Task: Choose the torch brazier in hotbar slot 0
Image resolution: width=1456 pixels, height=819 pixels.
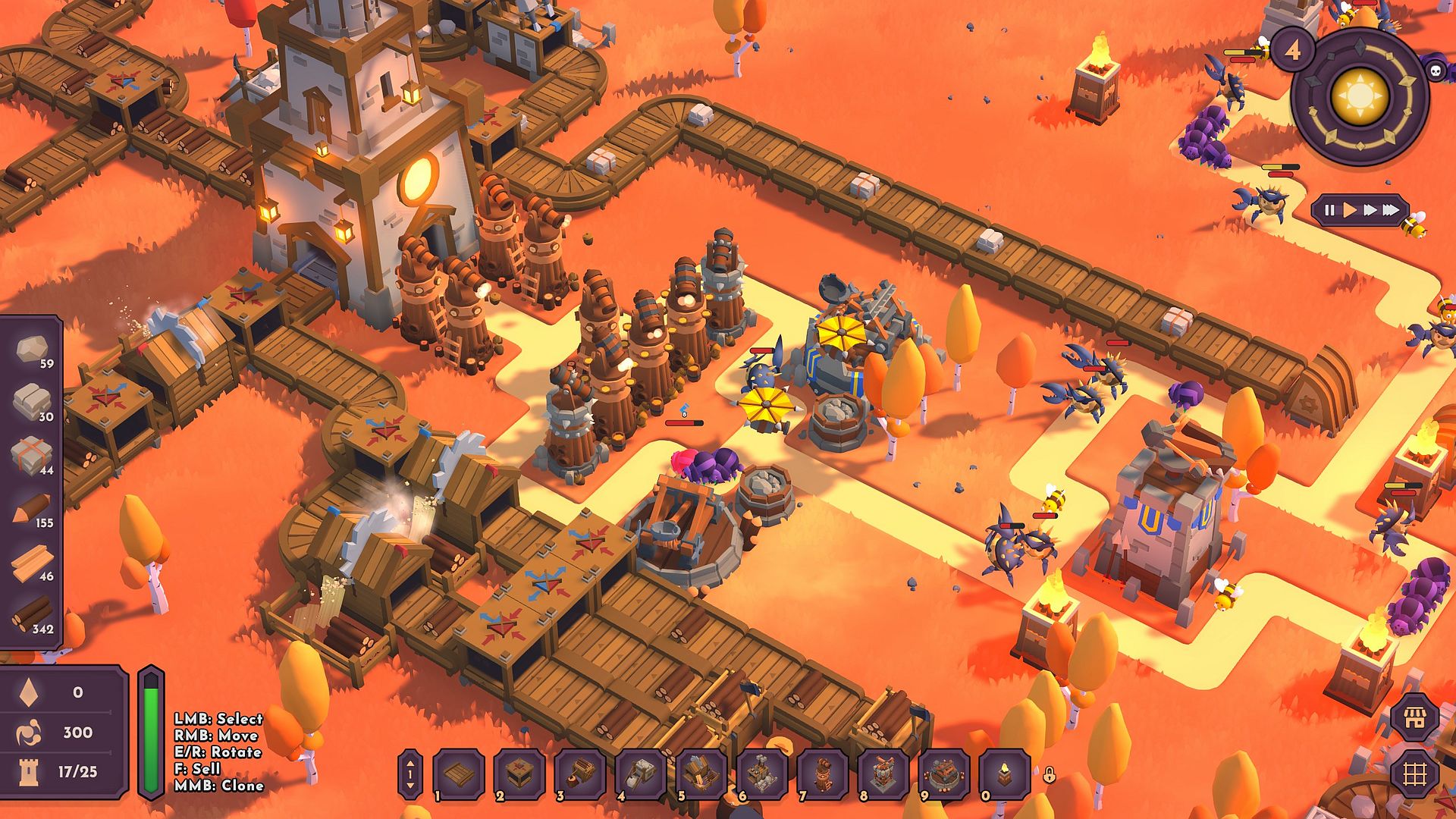Action: (1005, 774)
